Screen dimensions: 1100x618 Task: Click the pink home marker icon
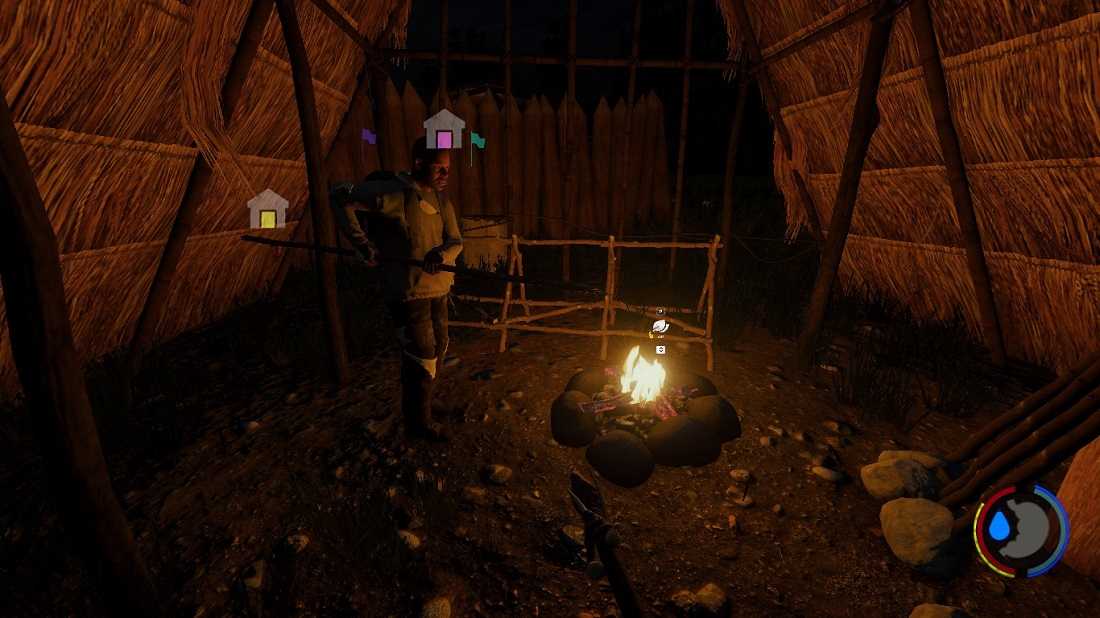[x=444, y=130]
